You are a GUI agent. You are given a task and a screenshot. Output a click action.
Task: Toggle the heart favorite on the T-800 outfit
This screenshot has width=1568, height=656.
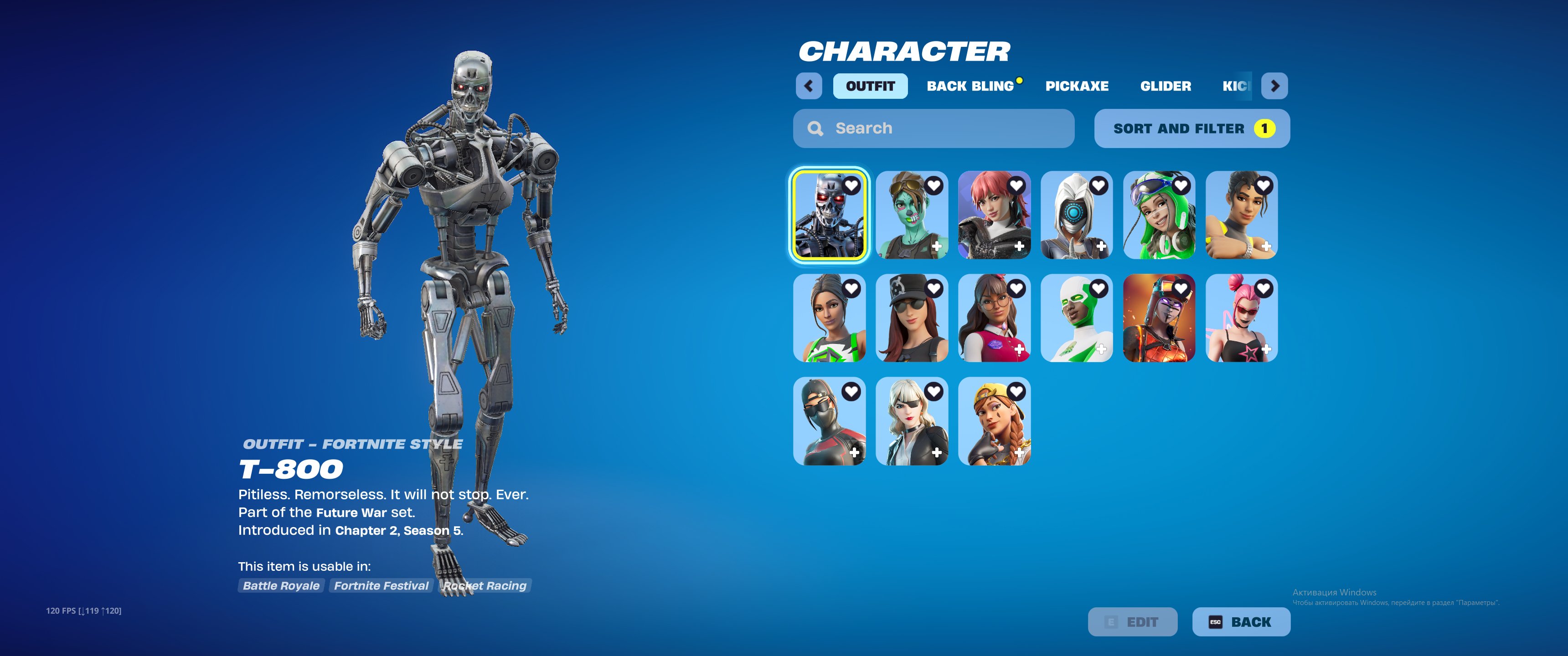[852, 185]
